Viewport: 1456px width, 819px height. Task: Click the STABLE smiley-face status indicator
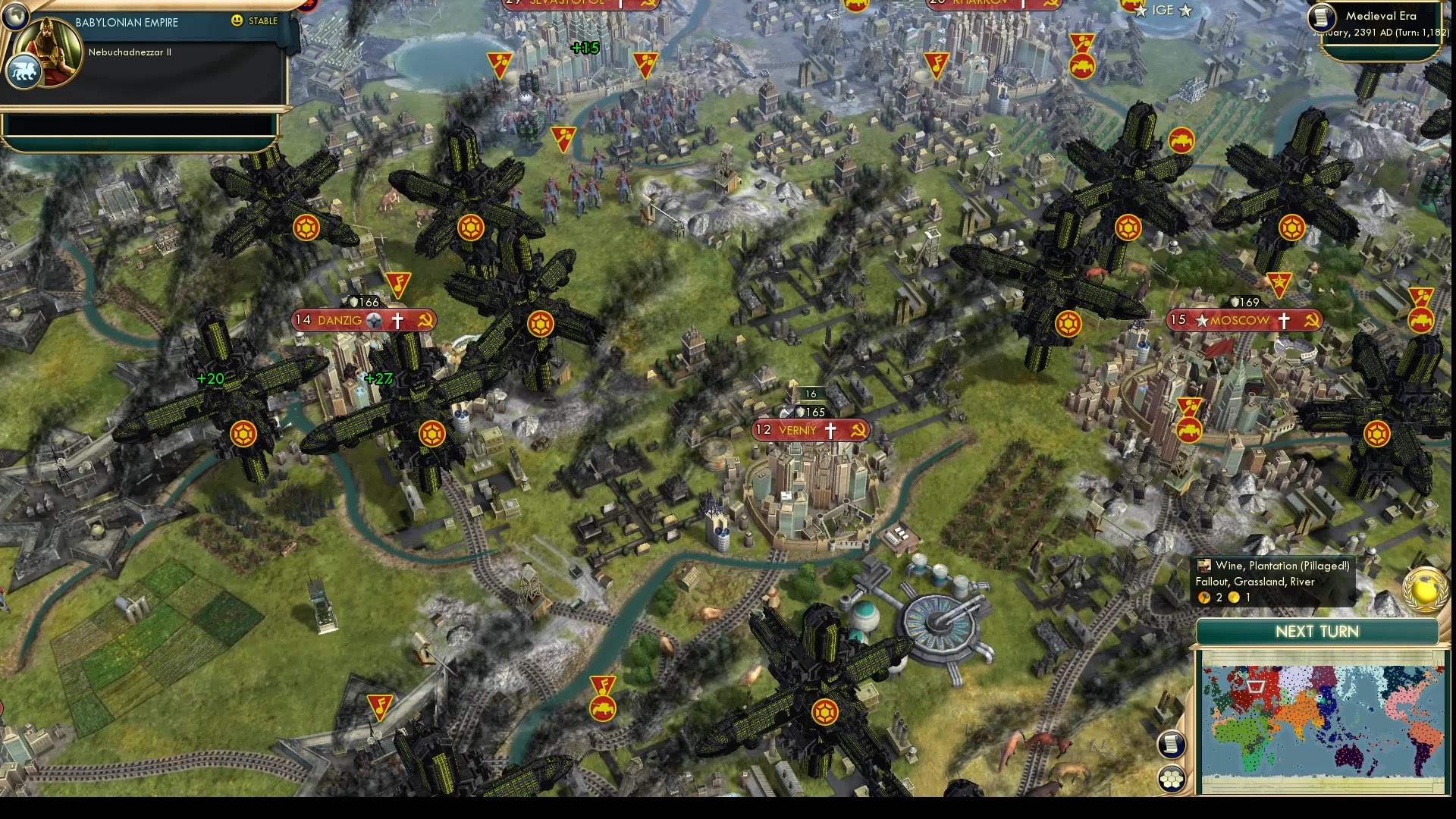(x=238, y=20)
